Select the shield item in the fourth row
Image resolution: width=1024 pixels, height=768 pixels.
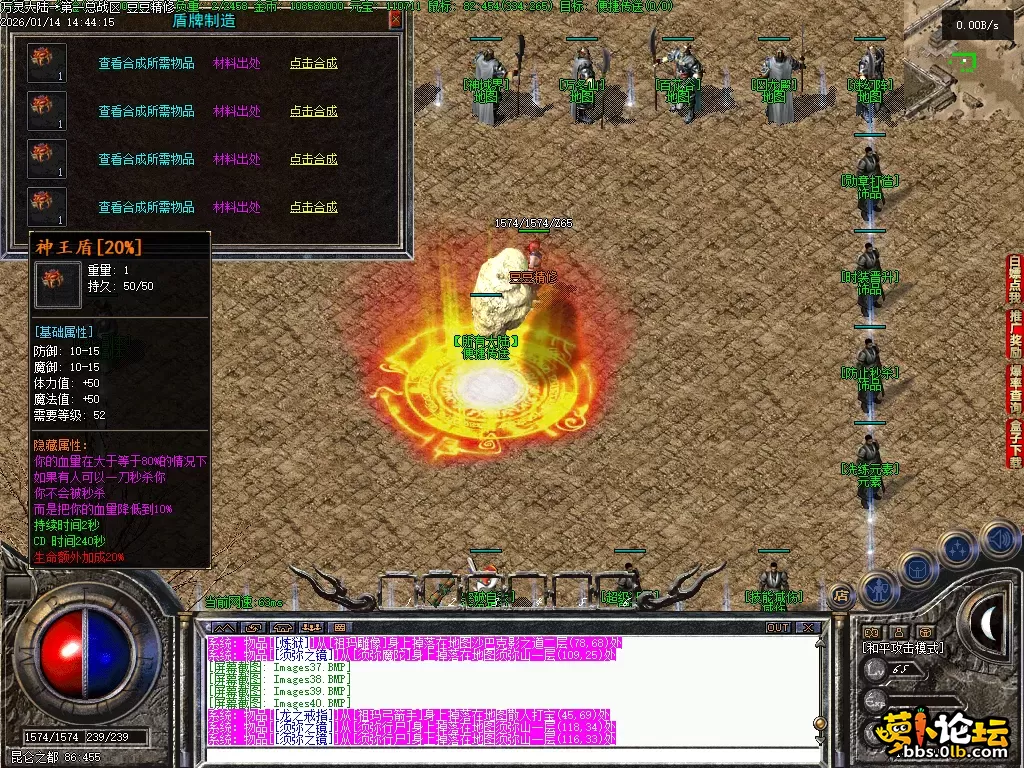(x=47, y=207)
